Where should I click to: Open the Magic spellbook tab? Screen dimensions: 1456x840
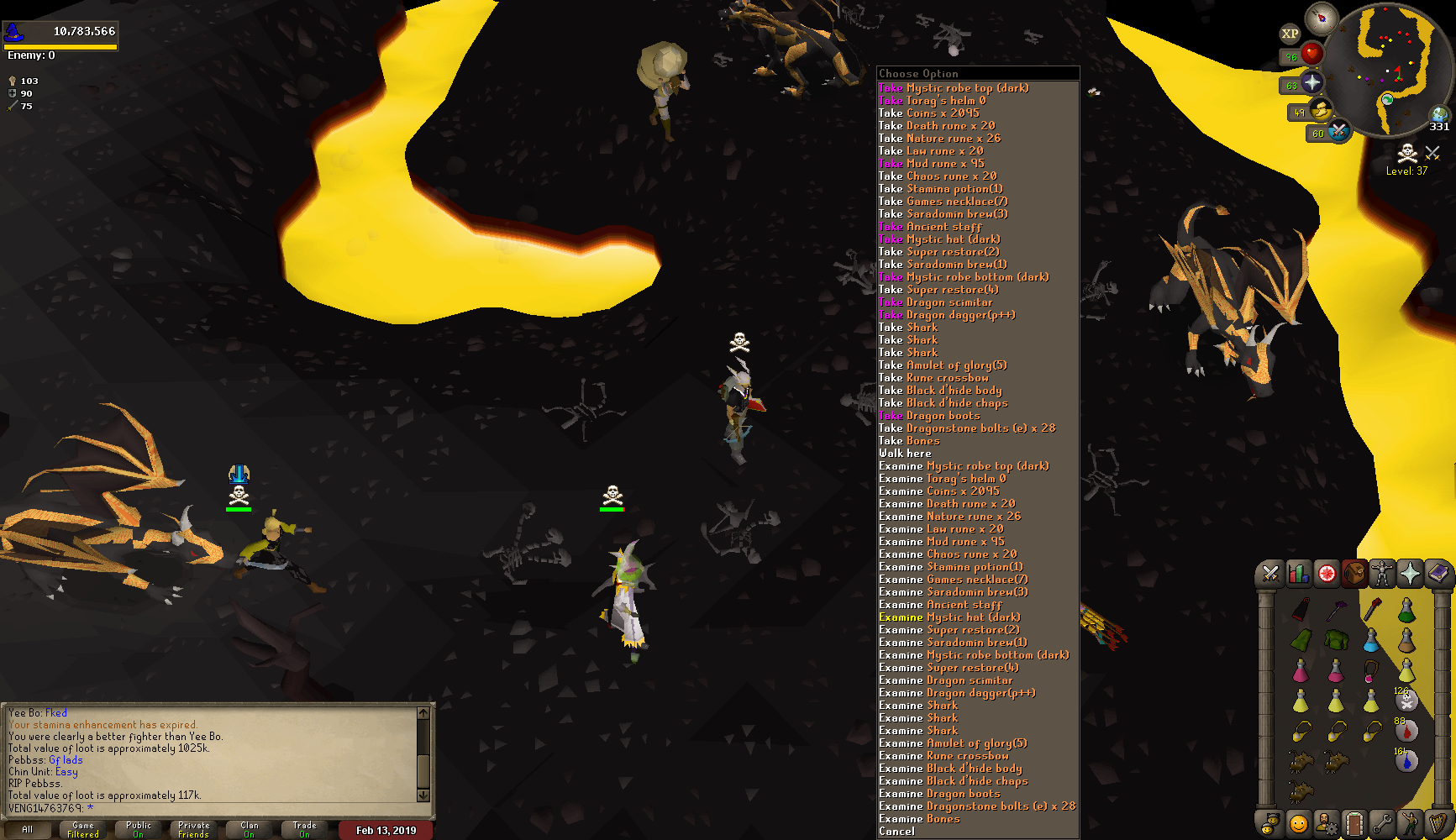1438,574
